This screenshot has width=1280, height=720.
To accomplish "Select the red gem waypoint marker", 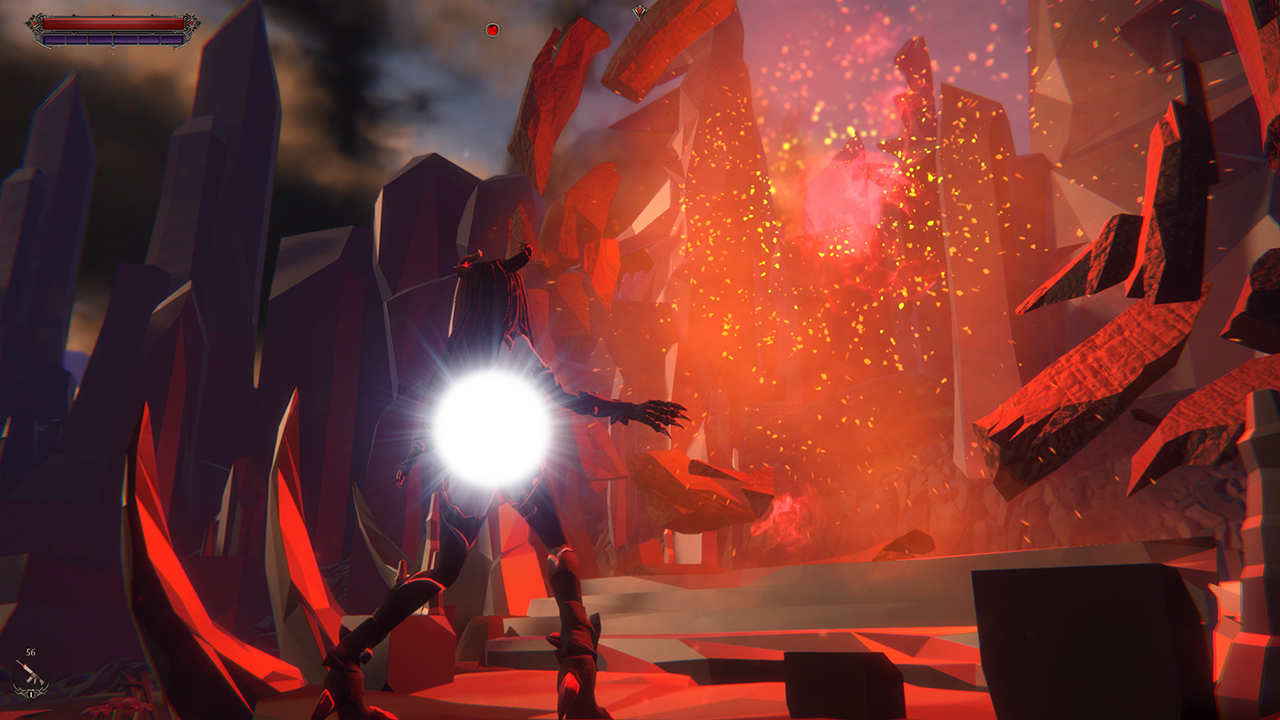I will click(640, 11).
